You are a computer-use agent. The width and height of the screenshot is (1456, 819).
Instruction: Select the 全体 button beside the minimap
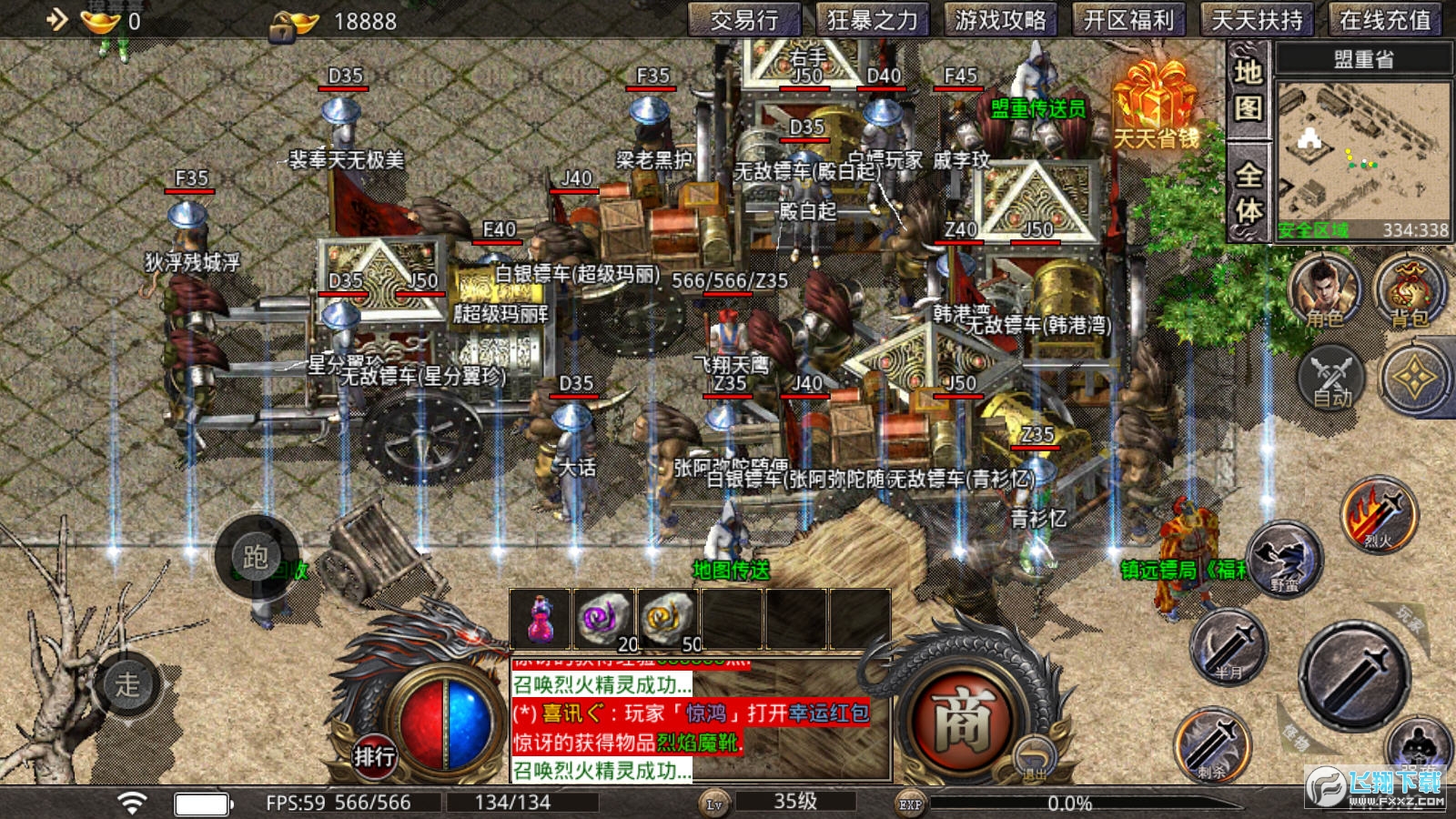[x=1248, y=192]
